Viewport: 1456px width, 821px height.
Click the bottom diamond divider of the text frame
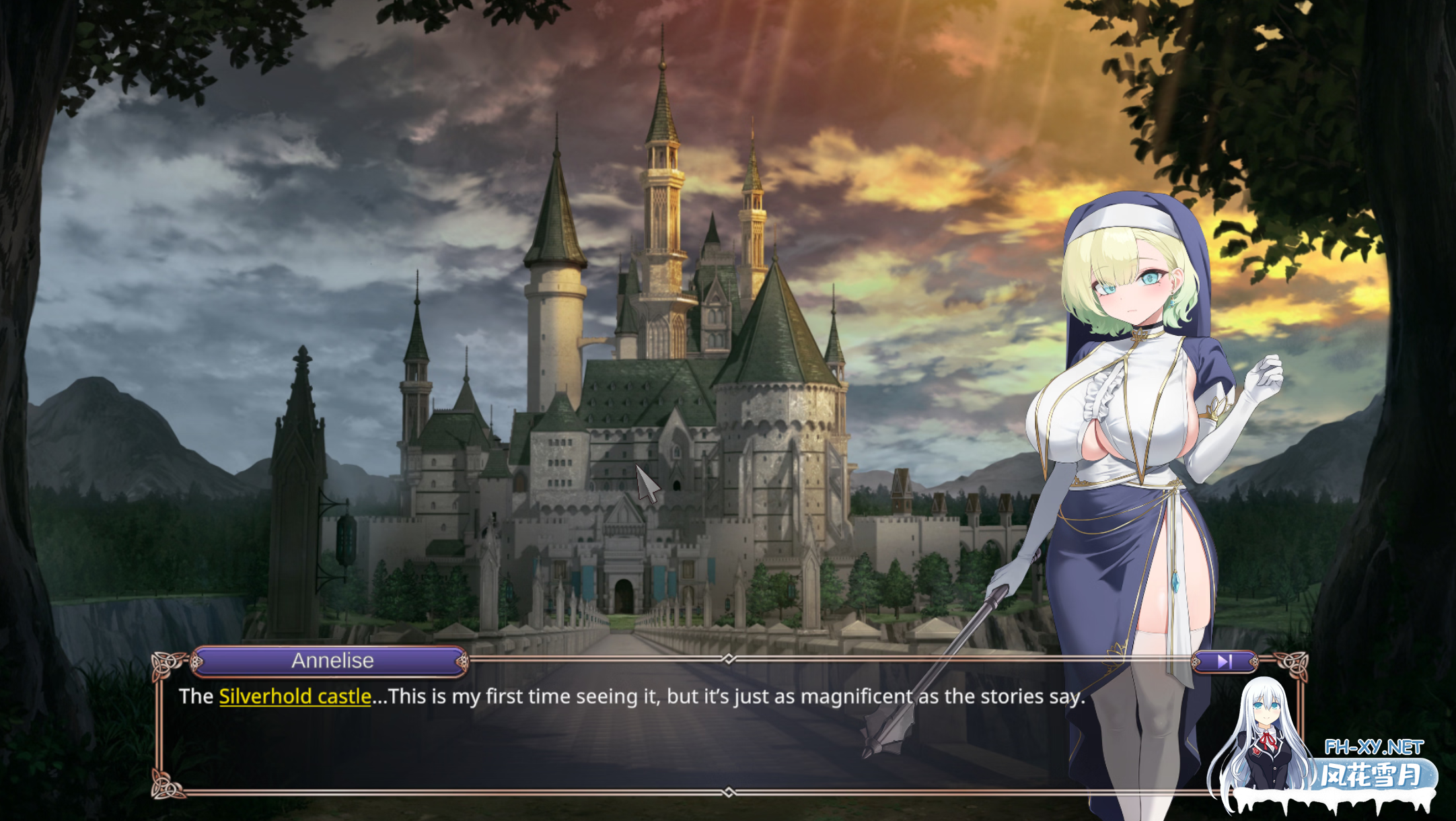click(x=728, y=791)
